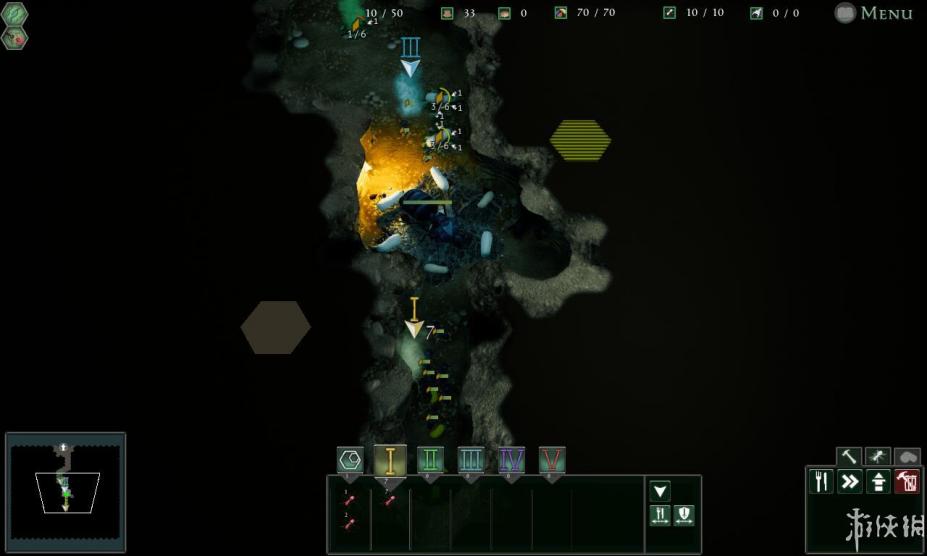Choose purple group IV
This screenshot has height=556, width=927.
click(511, 460)
